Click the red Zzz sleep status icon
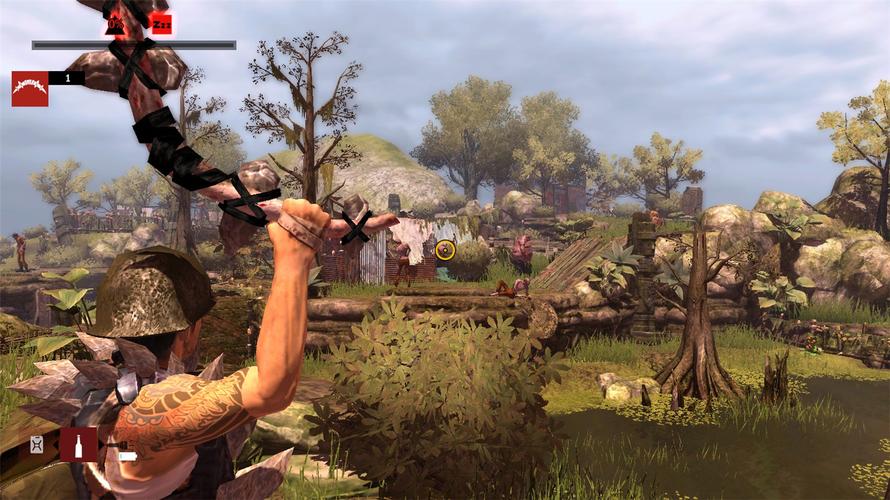This screenshot has height=500, width=890. click(x=162, y=23)
